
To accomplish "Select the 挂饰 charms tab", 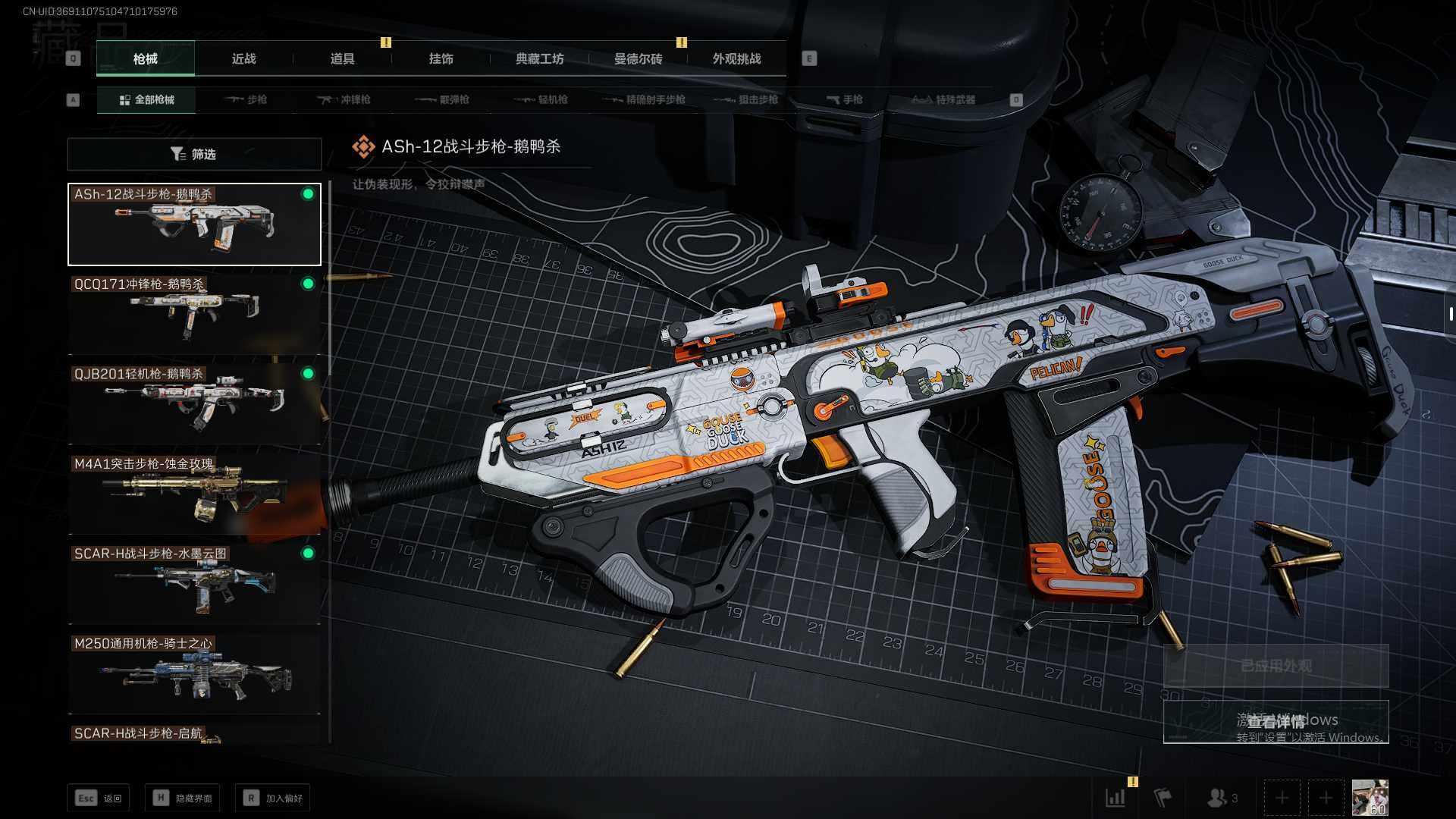I will click(x=441, y=59).
